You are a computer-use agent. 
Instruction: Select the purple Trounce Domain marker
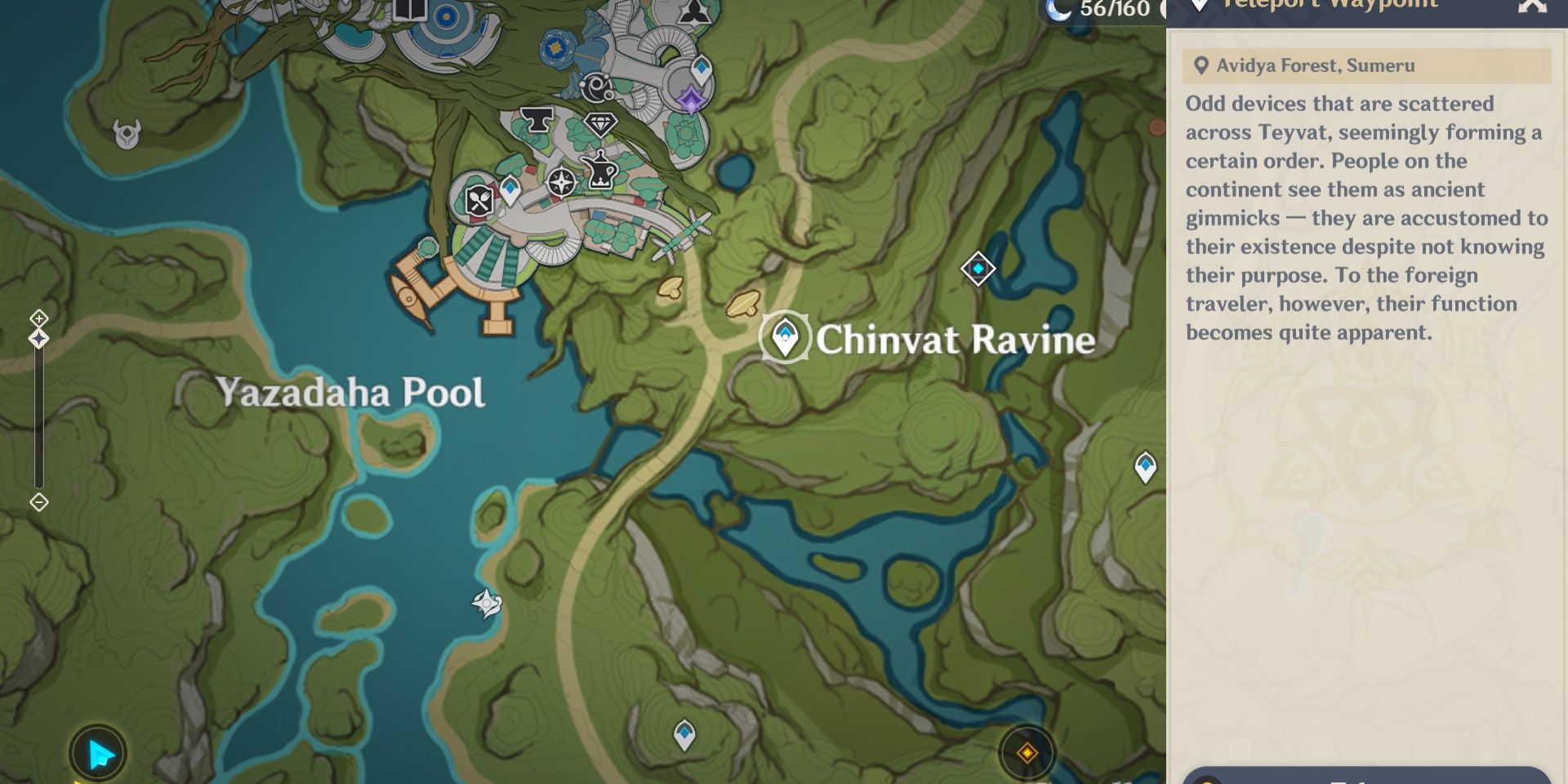pyautogui.click(x=690, y=96)
